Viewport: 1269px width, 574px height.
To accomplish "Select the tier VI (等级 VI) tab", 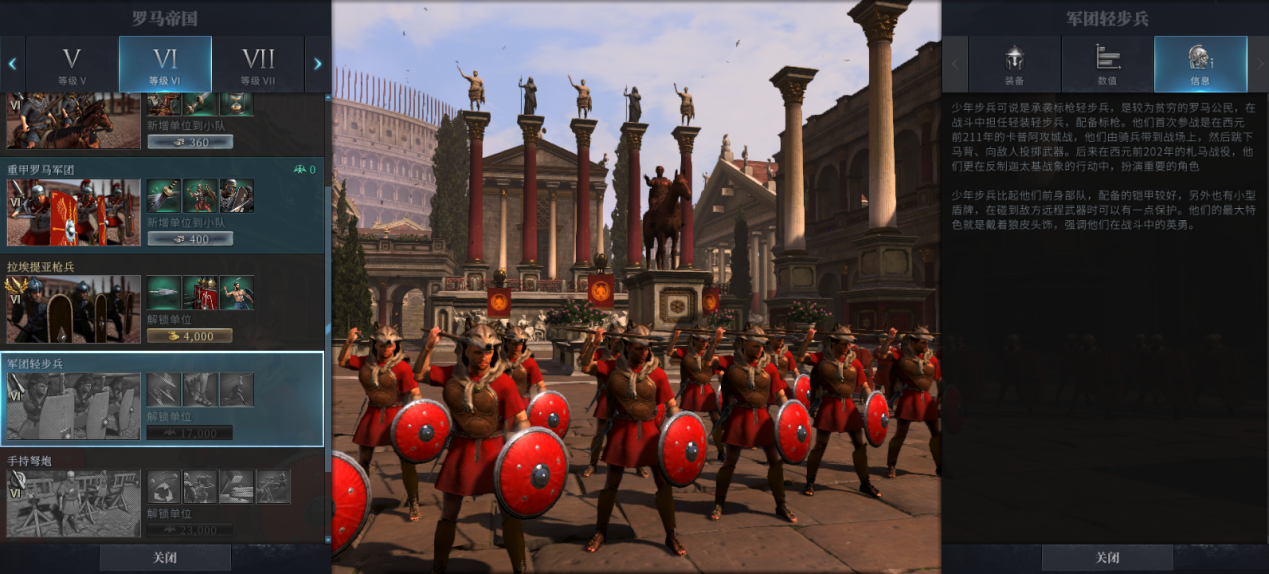I will coord(165,64).
